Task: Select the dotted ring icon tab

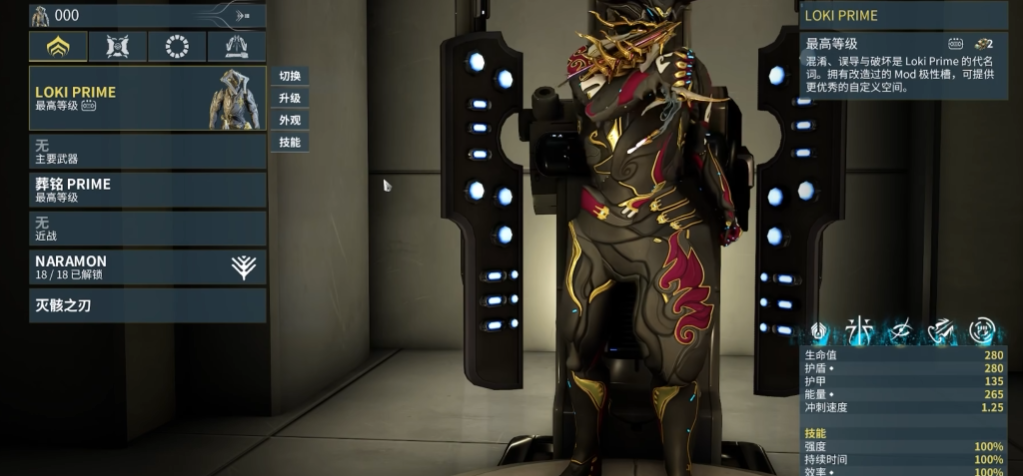Action: click(177, 47)
